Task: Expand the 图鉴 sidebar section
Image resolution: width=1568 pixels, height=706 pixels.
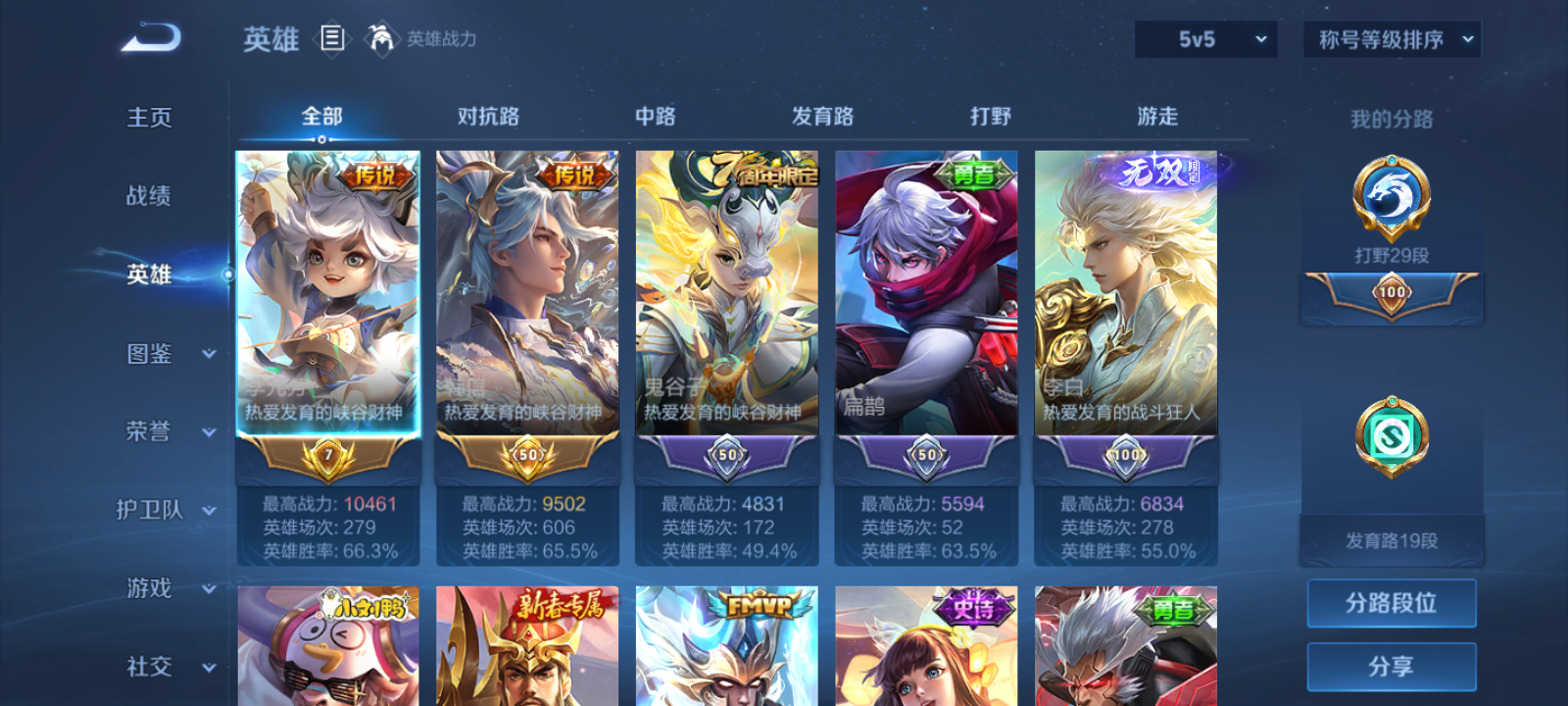Action: click(167, 354)
